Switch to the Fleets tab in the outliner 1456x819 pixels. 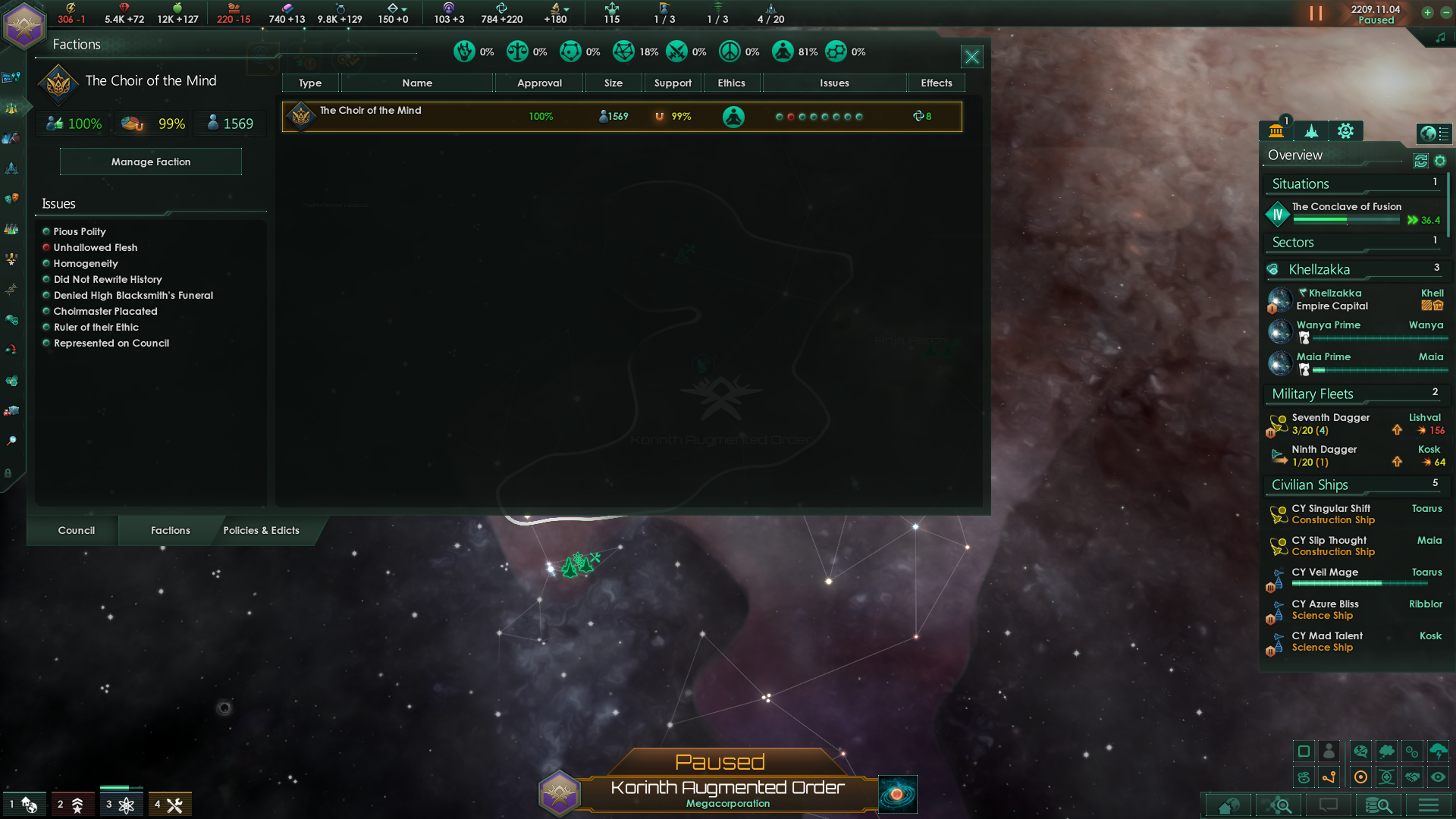[x=1310, y=132]
